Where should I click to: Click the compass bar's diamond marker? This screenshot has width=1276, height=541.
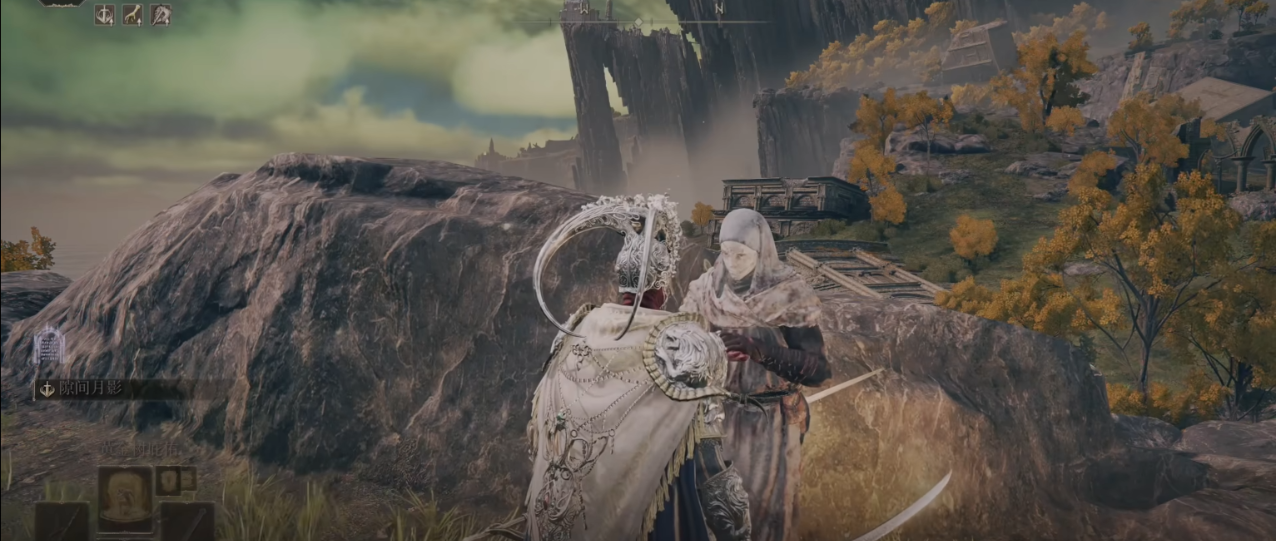point(638,21)
